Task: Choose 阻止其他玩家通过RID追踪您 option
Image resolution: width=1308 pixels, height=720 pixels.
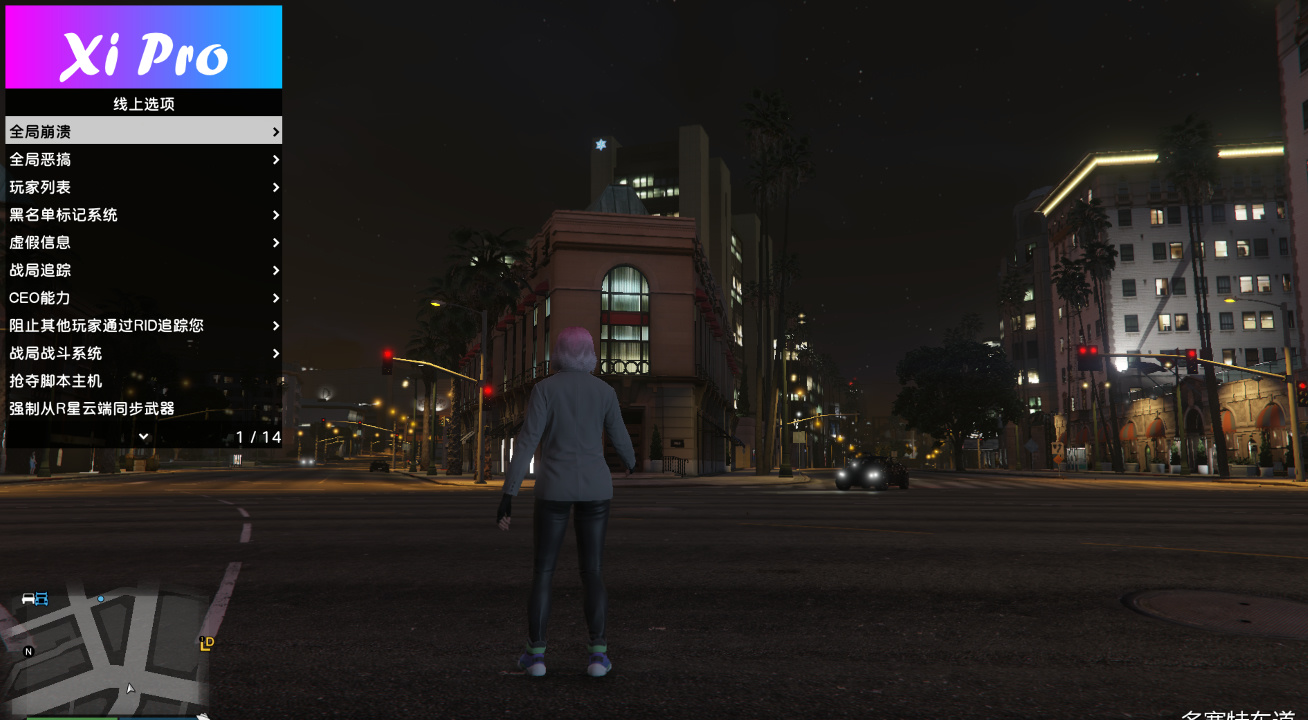Action: (x=143, y=325)
